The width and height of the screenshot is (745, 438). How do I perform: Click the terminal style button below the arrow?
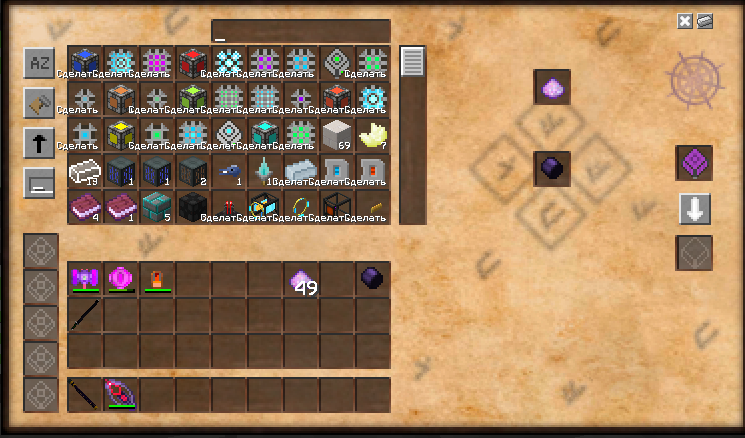[x=39, y=183]
